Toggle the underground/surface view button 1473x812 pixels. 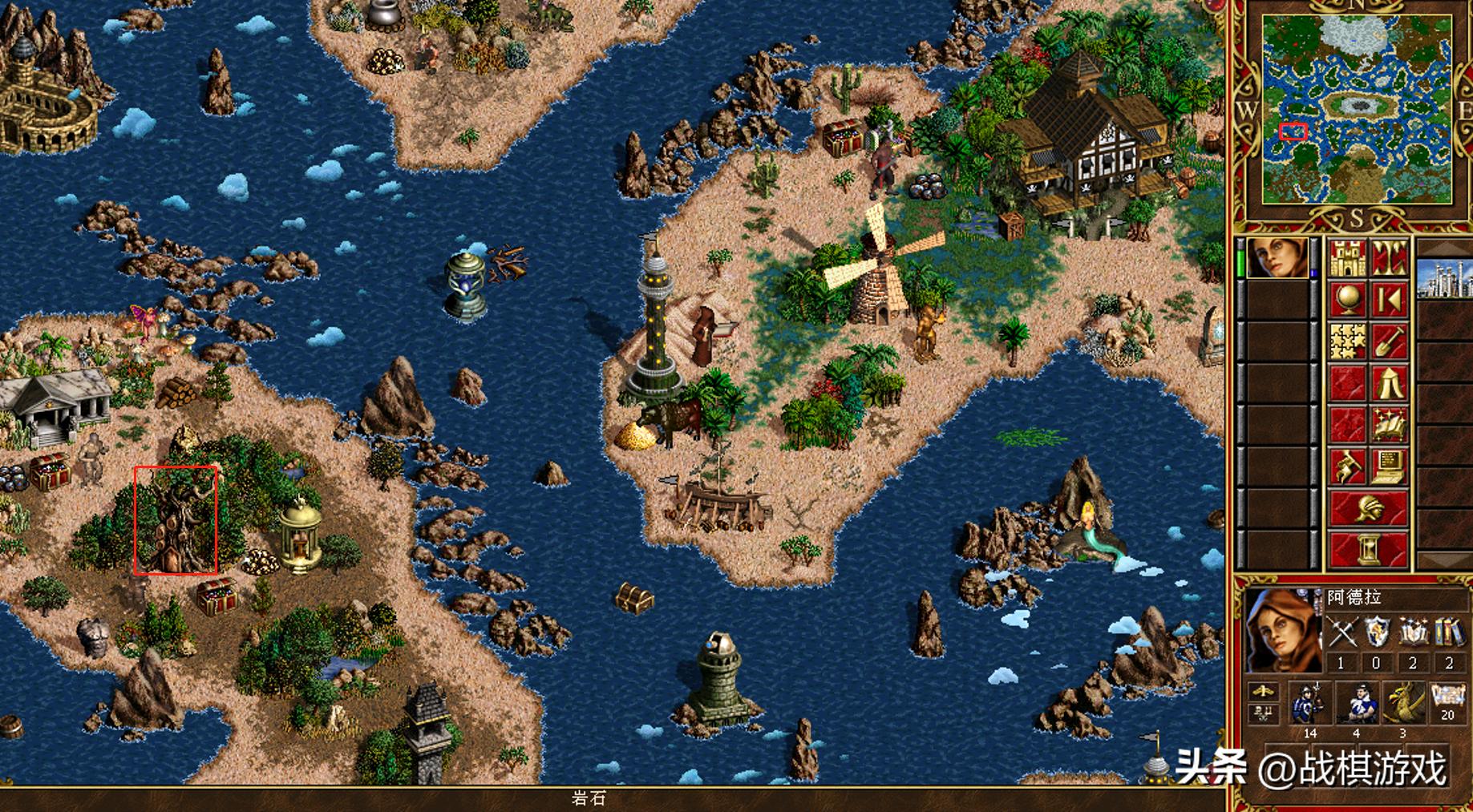click(1388, 258)
